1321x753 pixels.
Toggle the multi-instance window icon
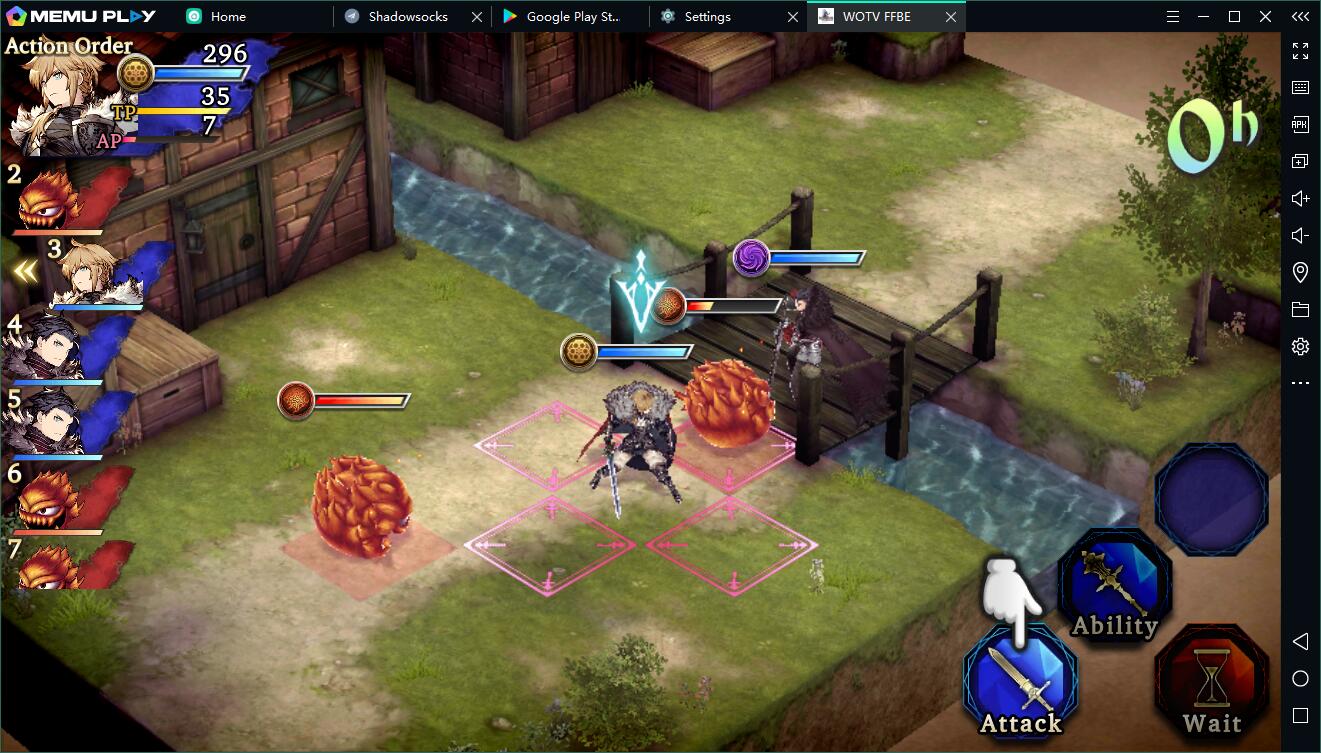tap(1299, 160)
